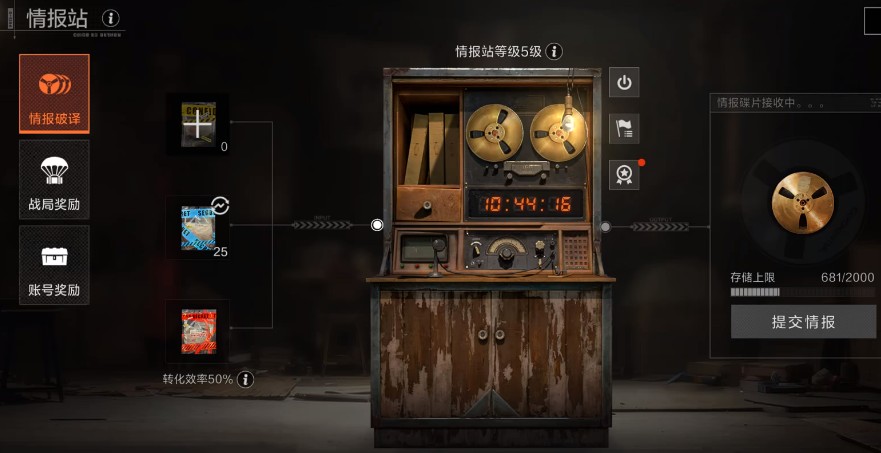Viewport: 881px width, 453px height.
Task: Switch to the 战局奖励 tab
Action: point(54,180)
